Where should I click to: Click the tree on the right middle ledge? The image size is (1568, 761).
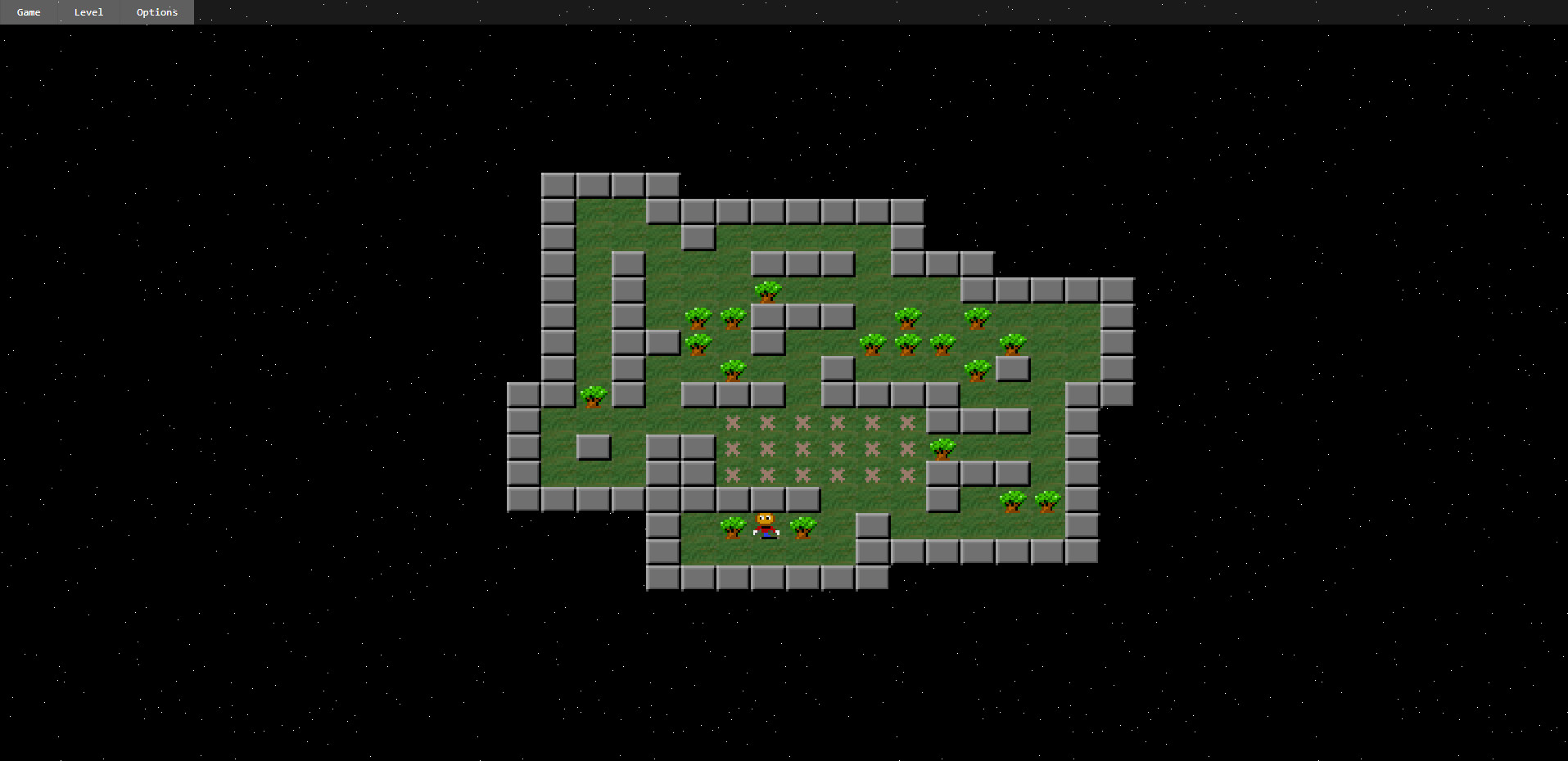coord(942,450)
